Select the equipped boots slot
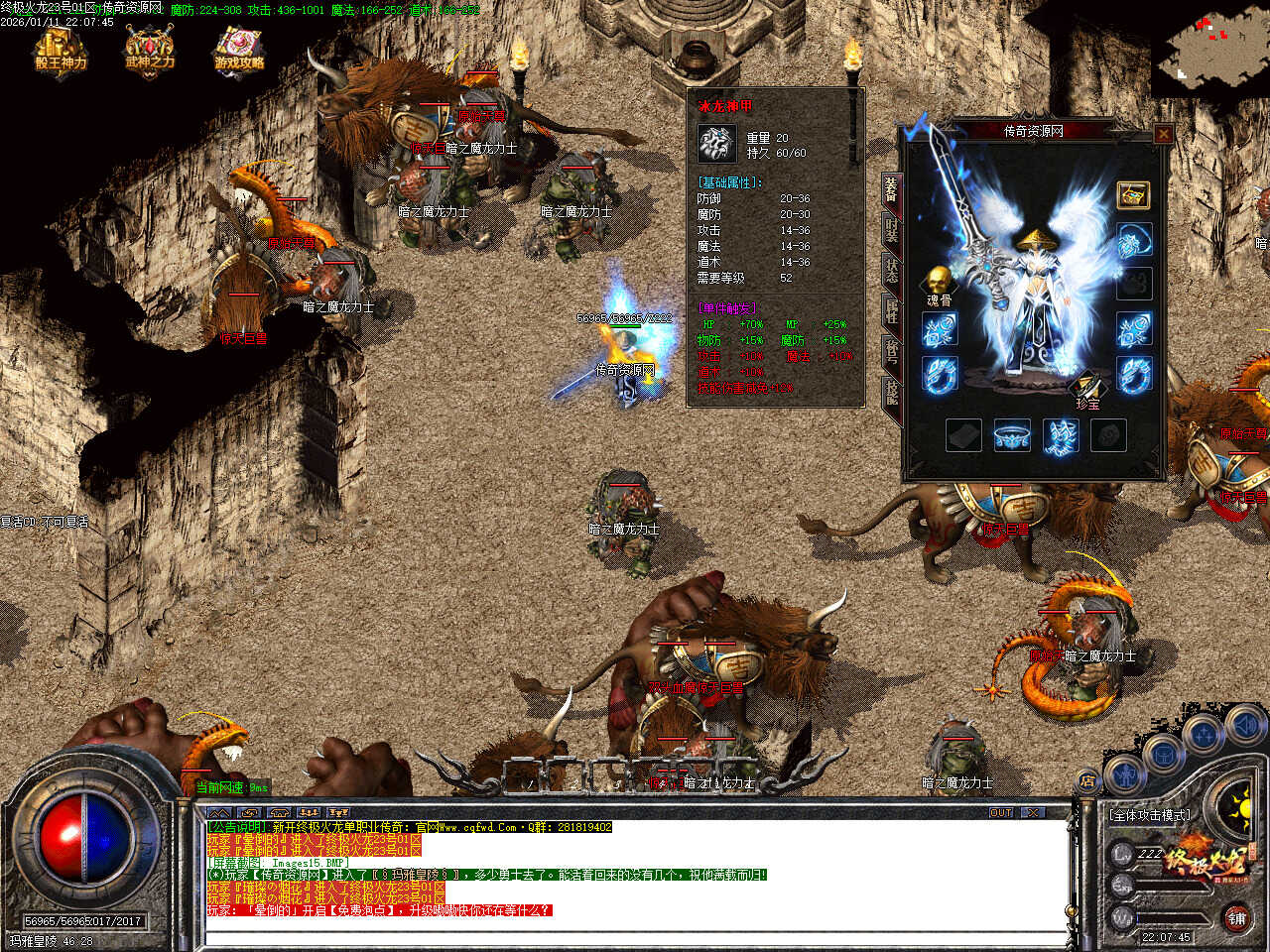The width and height of the screenshot is (1270, 952). pyautogui.click(x=1061, y=435)
